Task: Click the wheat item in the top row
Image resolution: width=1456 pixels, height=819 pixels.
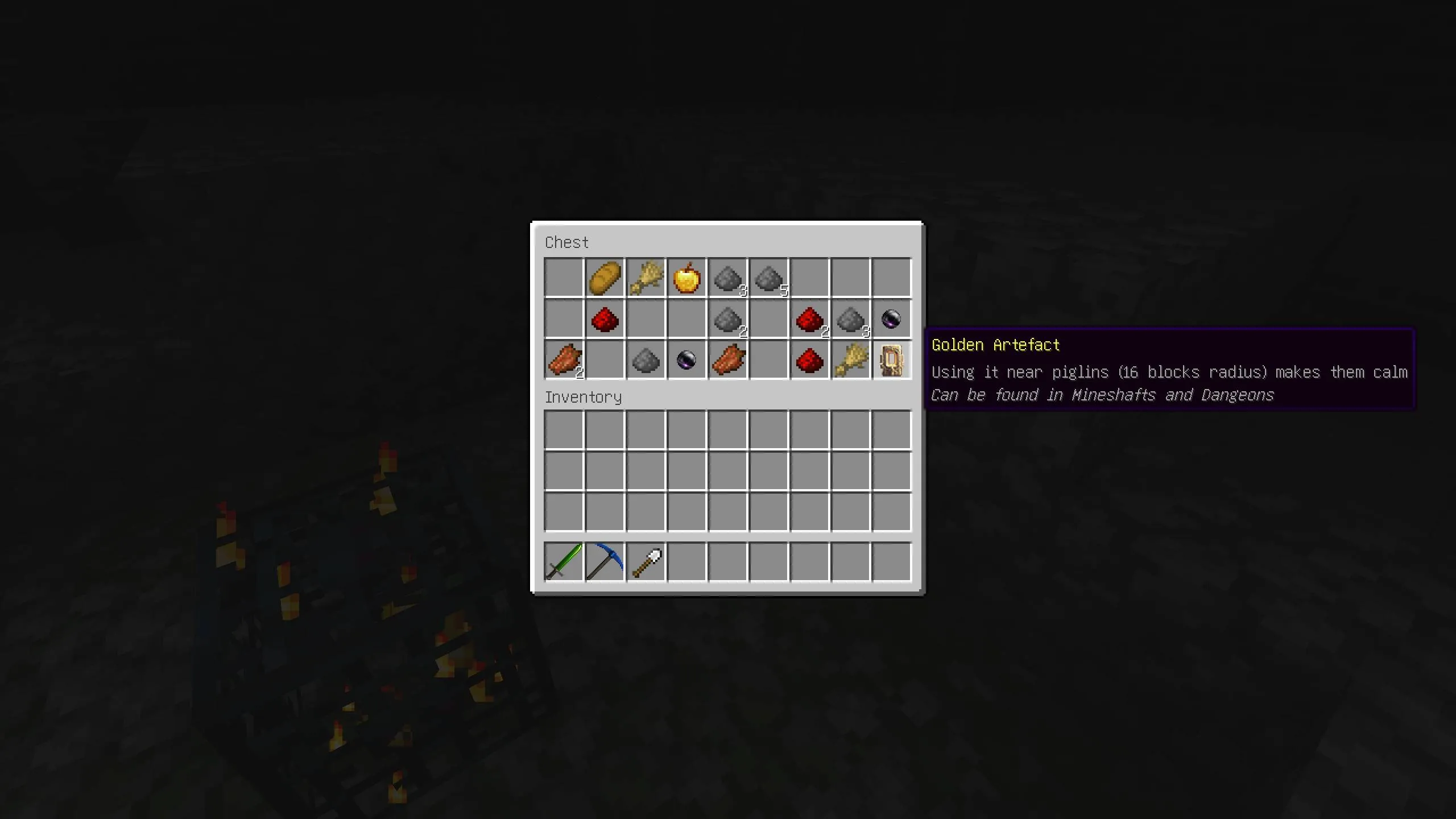Action: [646, 278]
